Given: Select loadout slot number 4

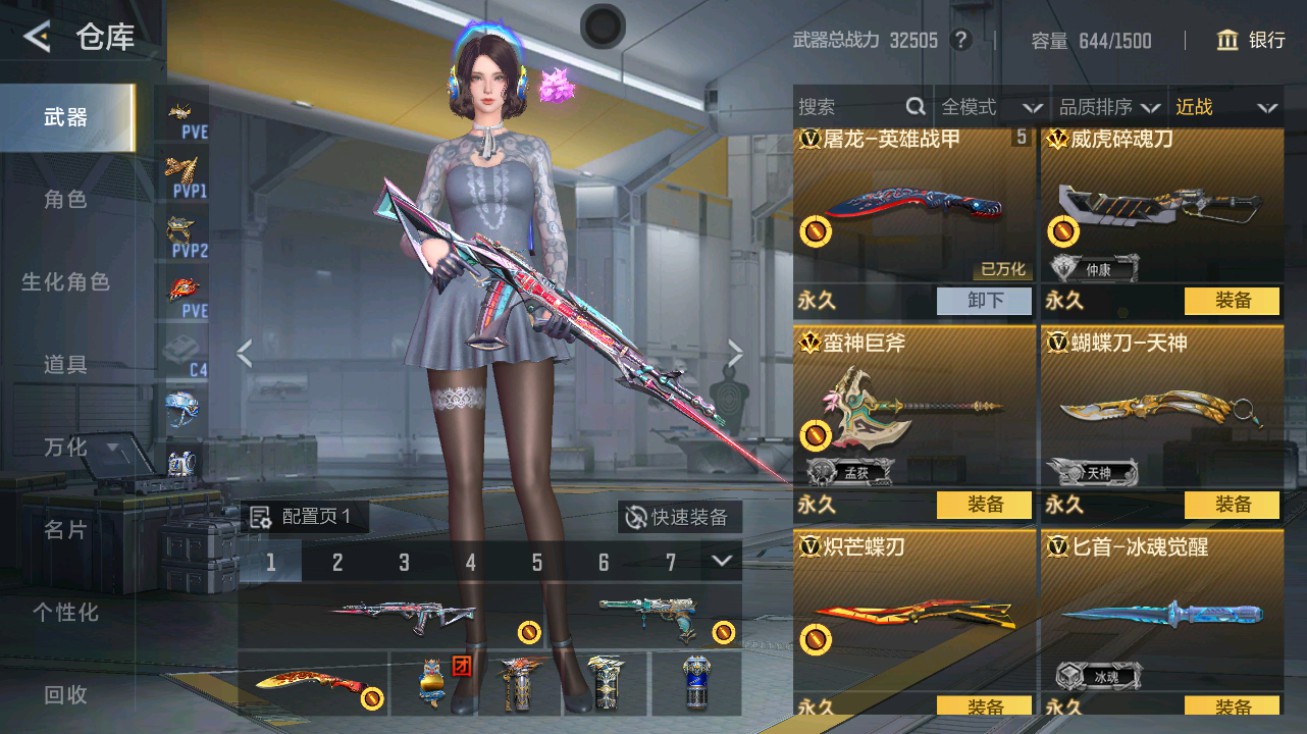Looking at the screenshot, I should (471, 563).
